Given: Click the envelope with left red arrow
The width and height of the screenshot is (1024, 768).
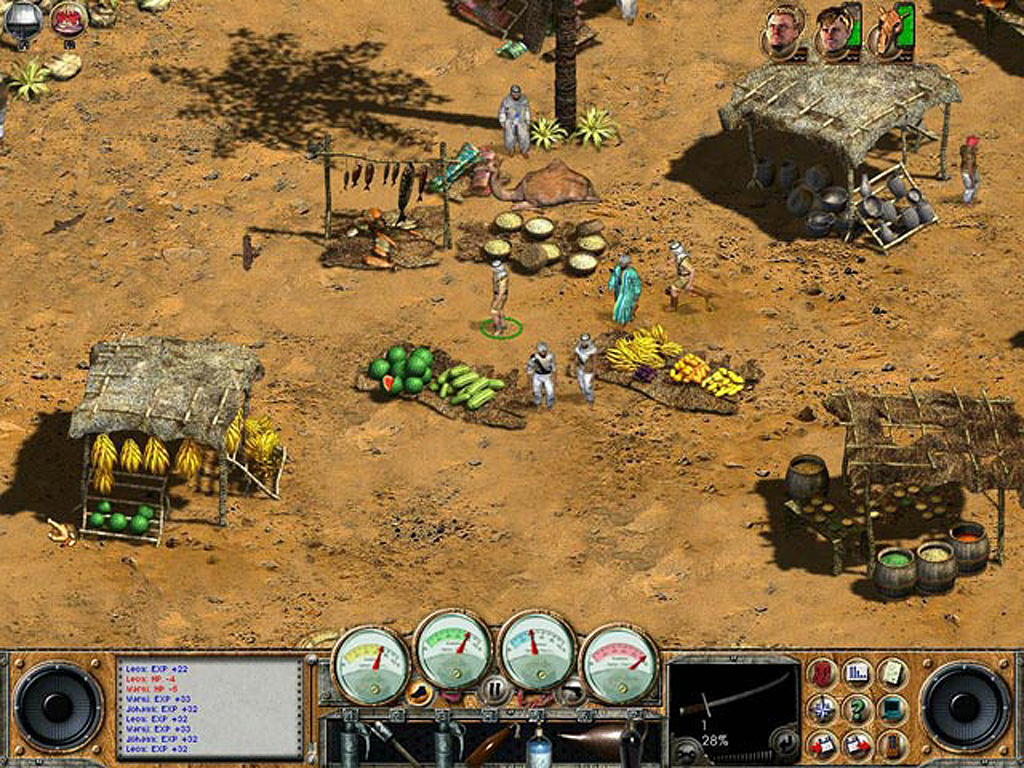Looking at the screenshot, I should [822, 744].
